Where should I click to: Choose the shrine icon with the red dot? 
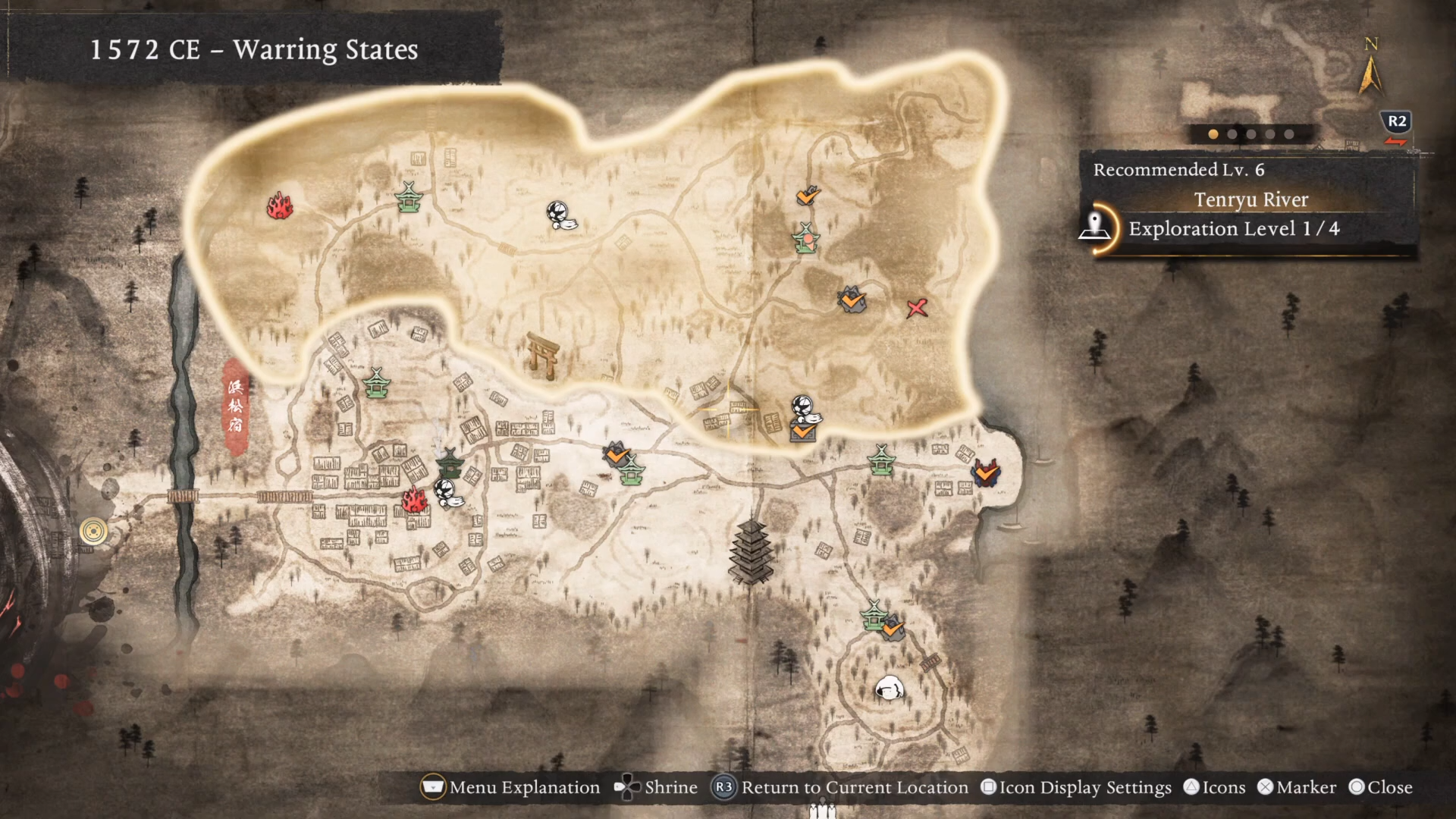(x=806, y=238)
